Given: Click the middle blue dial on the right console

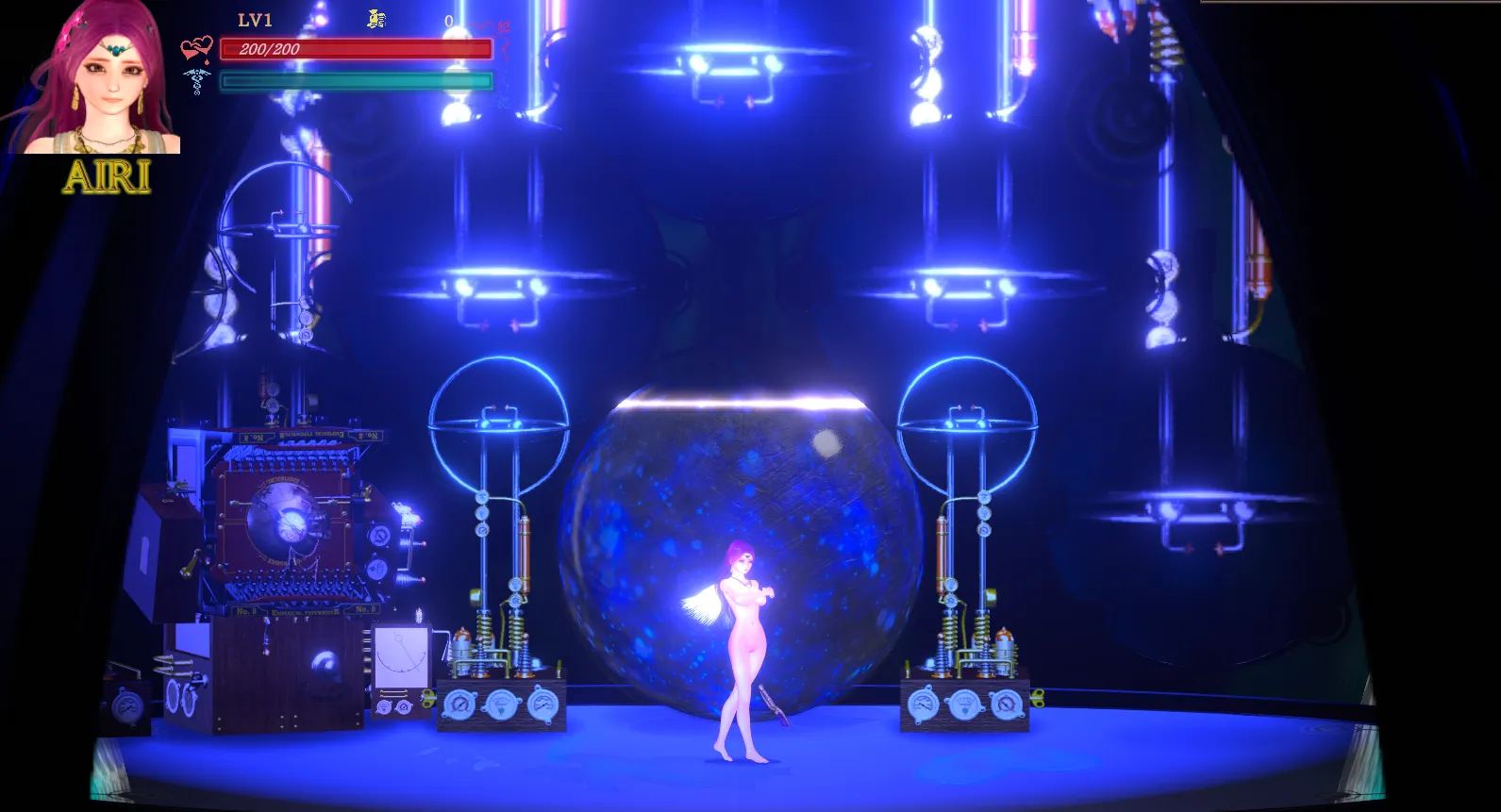Looking at the screenshot, I should click(964, 705).
